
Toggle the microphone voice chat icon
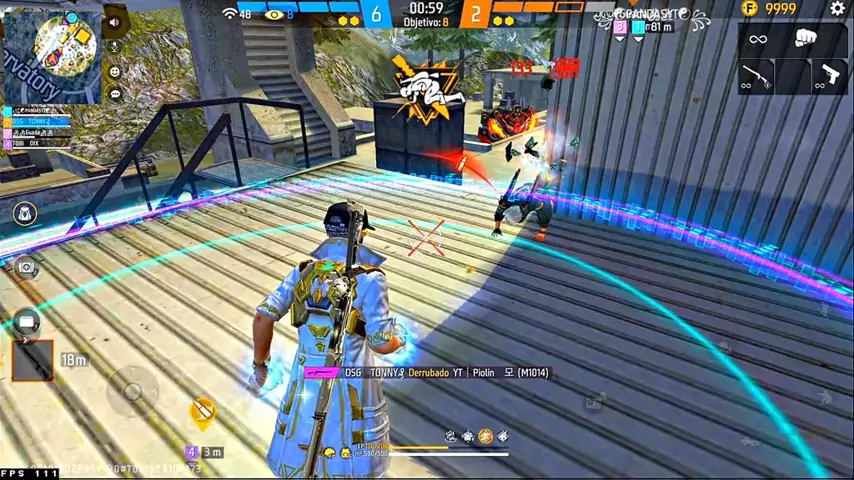(x=114, y=46)
